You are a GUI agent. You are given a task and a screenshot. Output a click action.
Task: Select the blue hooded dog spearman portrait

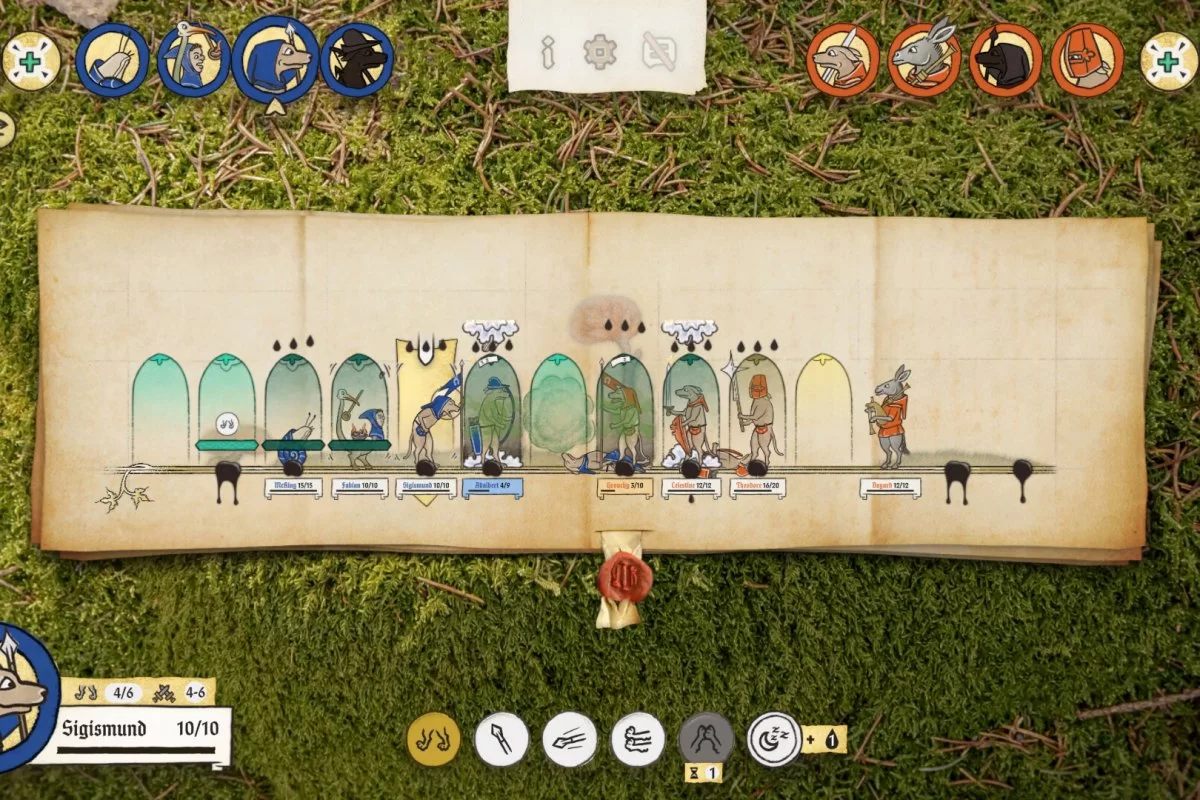[276, 60]
